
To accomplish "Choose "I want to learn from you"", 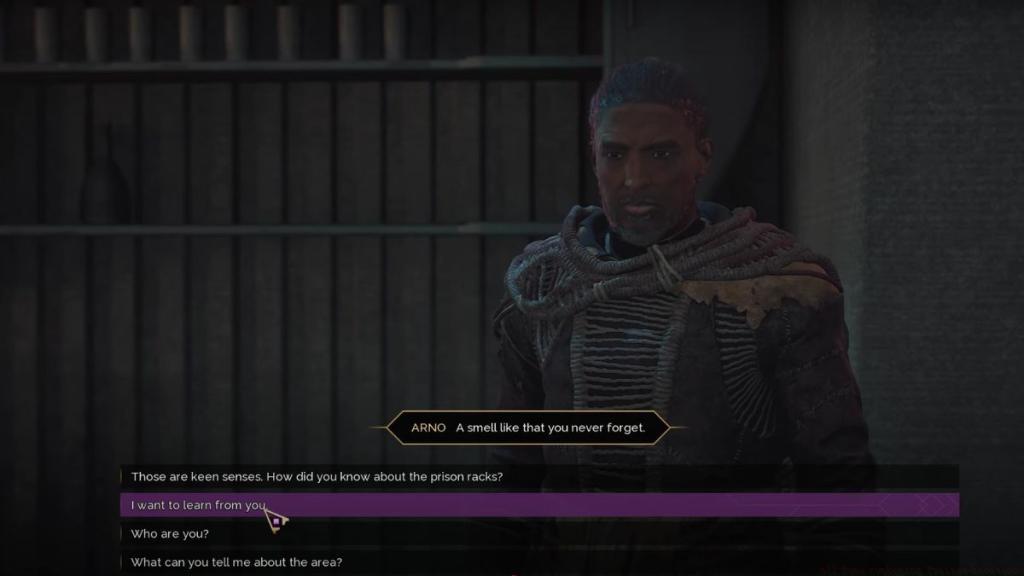I will [196, 505].
